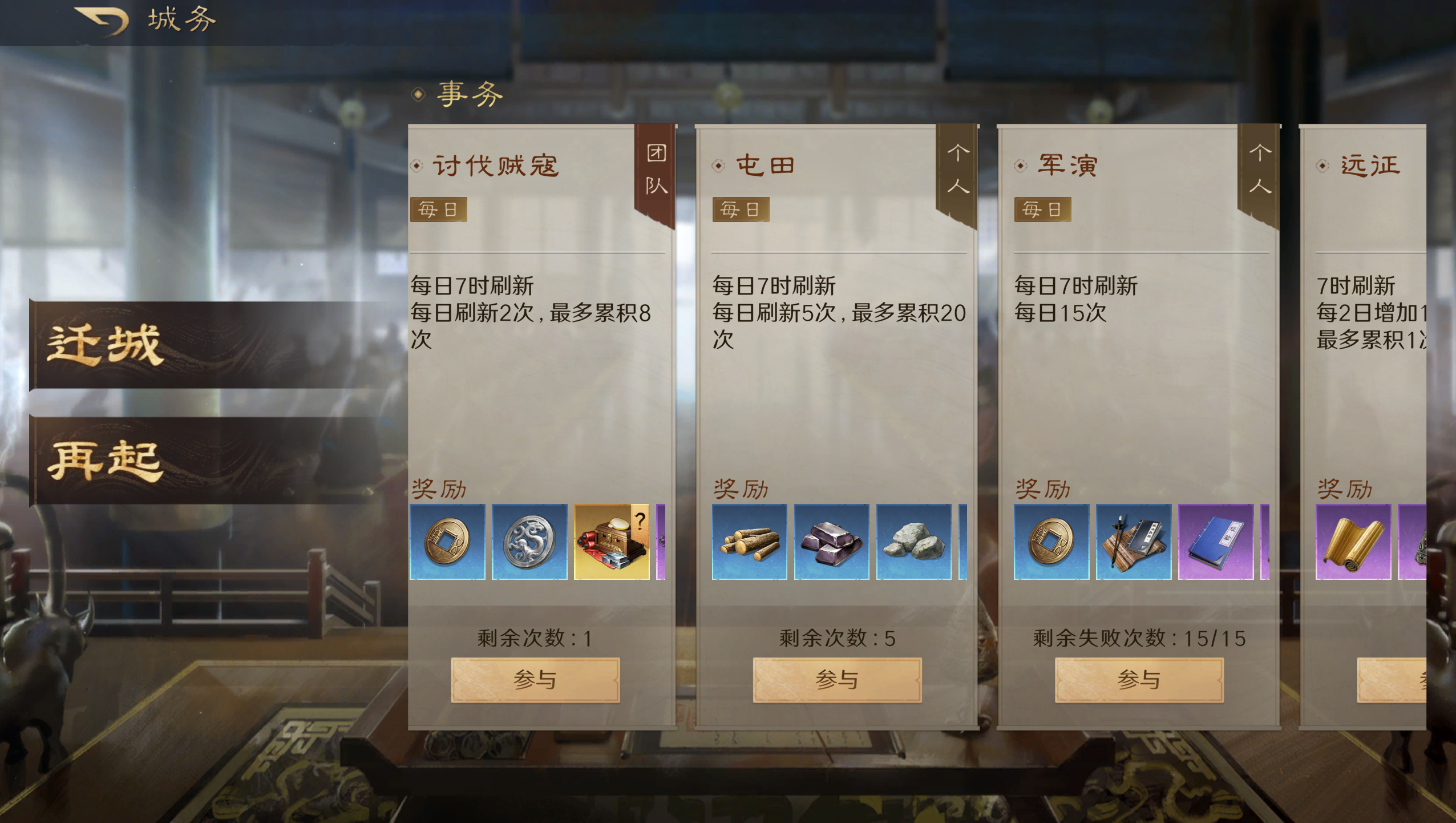
Task: Inspect the brush and manual reward under 军演
Action: (1133, 541)
